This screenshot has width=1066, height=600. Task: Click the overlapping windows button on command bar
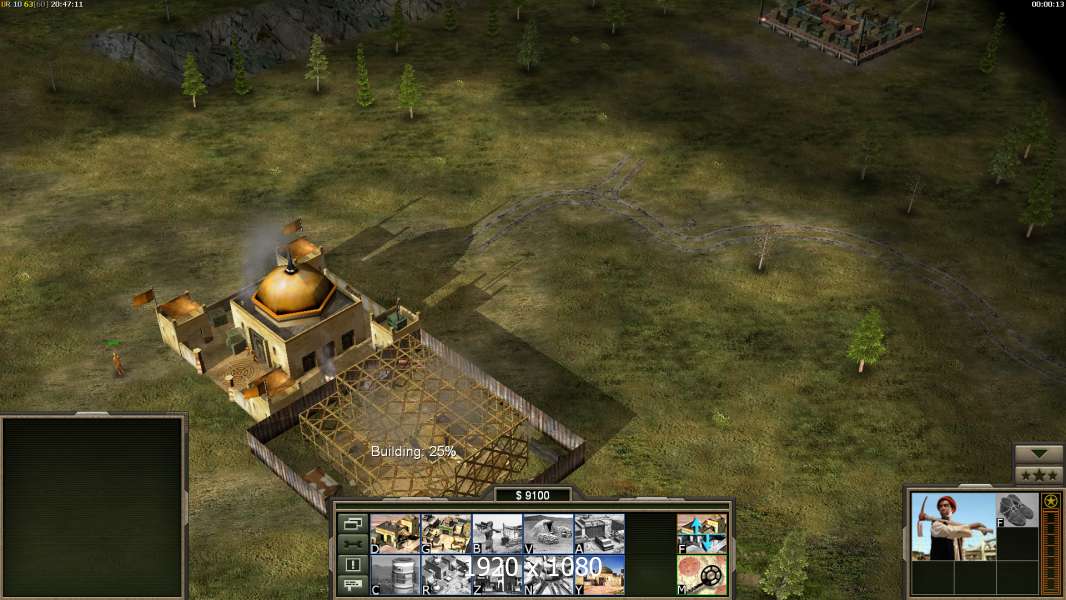pos(352,523)
